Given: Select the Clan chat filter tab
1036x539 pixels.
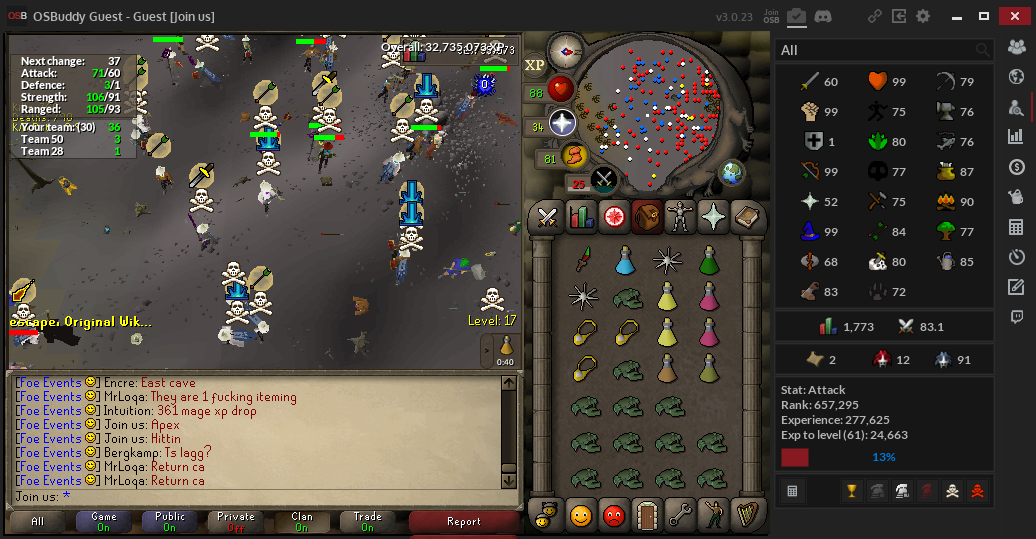Looking at the screenshot, I should (x=301, y=522).
